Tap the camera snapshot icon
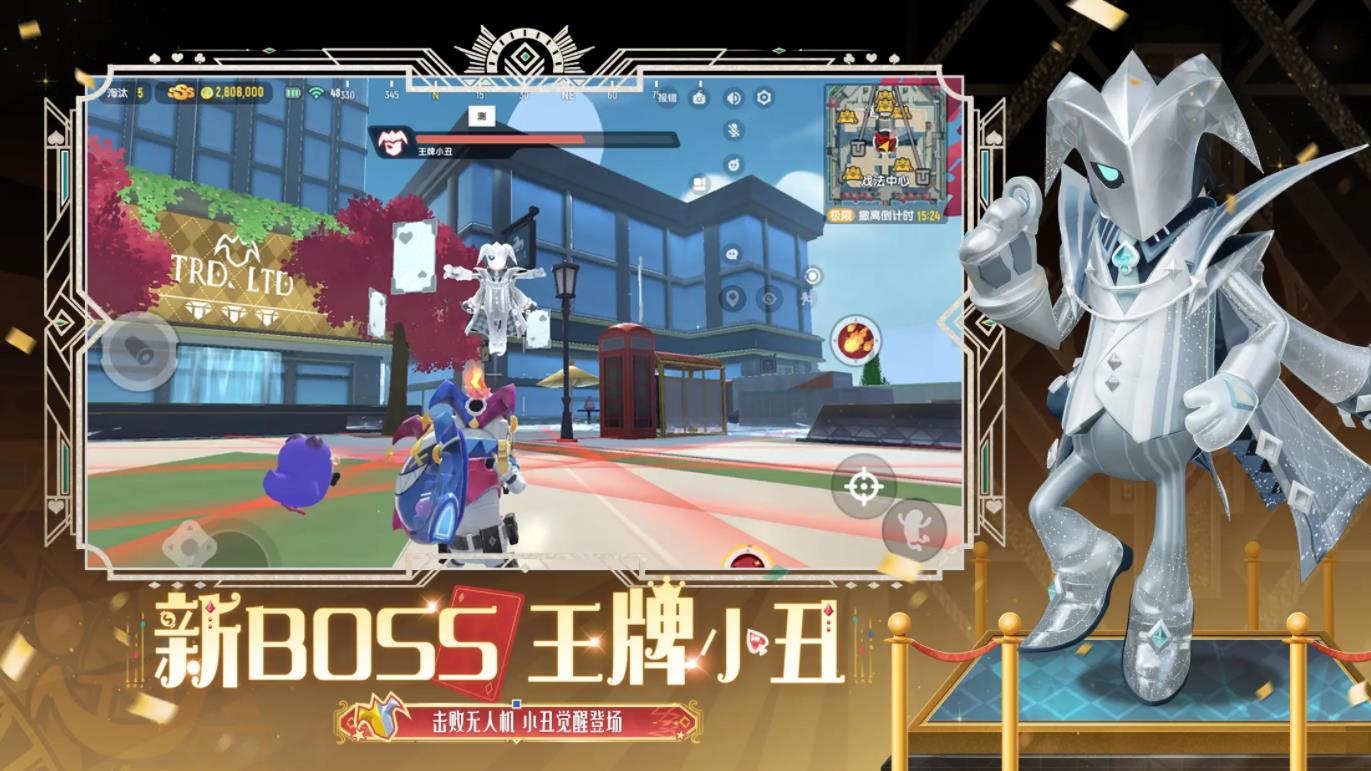 (x=698, y=98)
